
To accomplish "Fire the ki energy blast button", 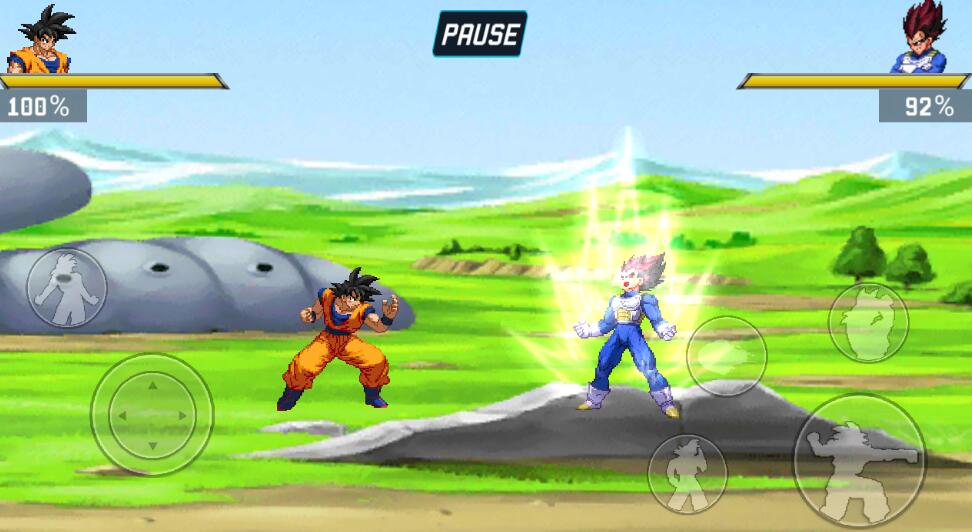I will tap(727, 356).
